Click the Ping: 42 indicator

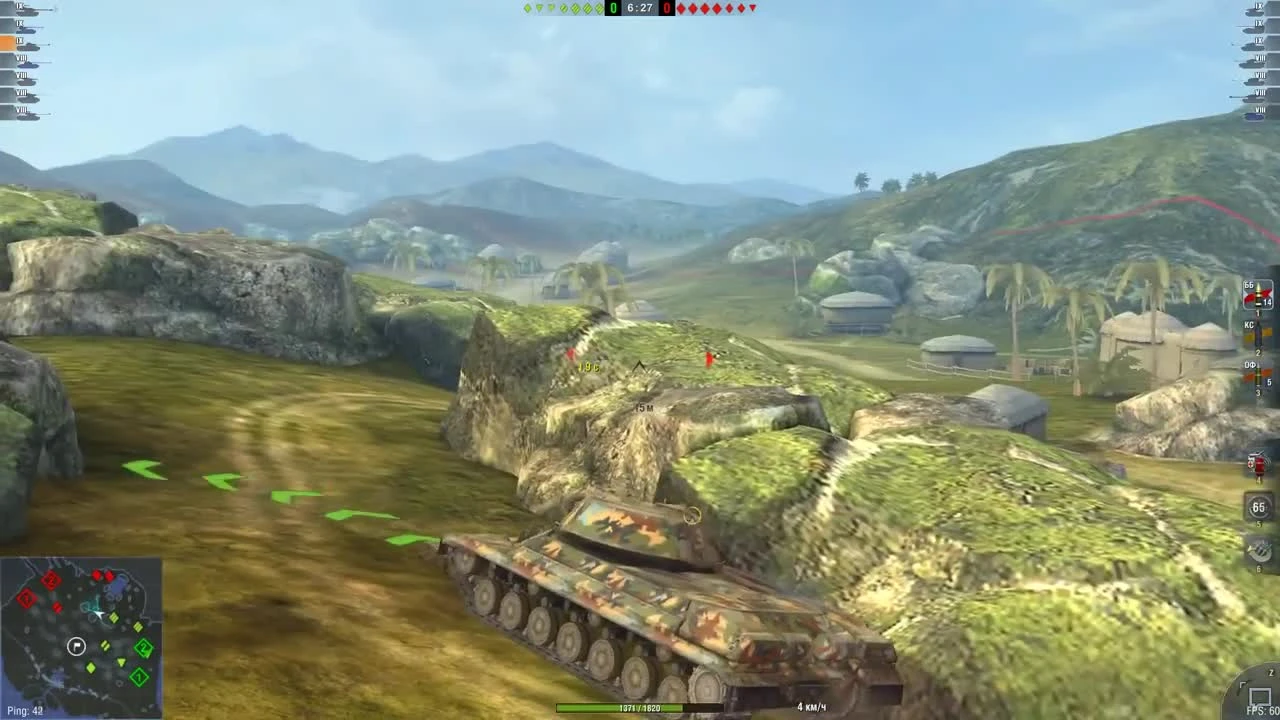pyautogui.click(x=25, y=710)
